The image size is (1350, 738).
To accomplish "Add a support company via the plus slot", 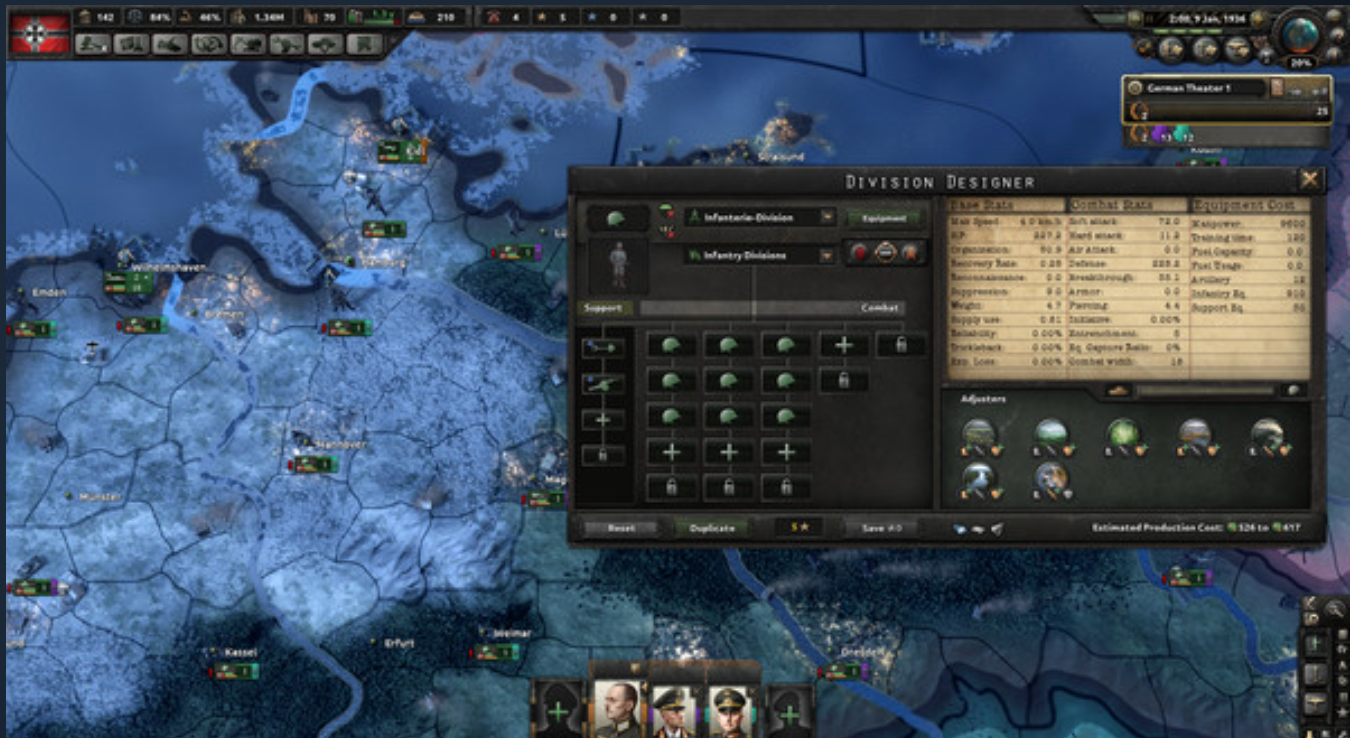I will (x=603, y=420).
